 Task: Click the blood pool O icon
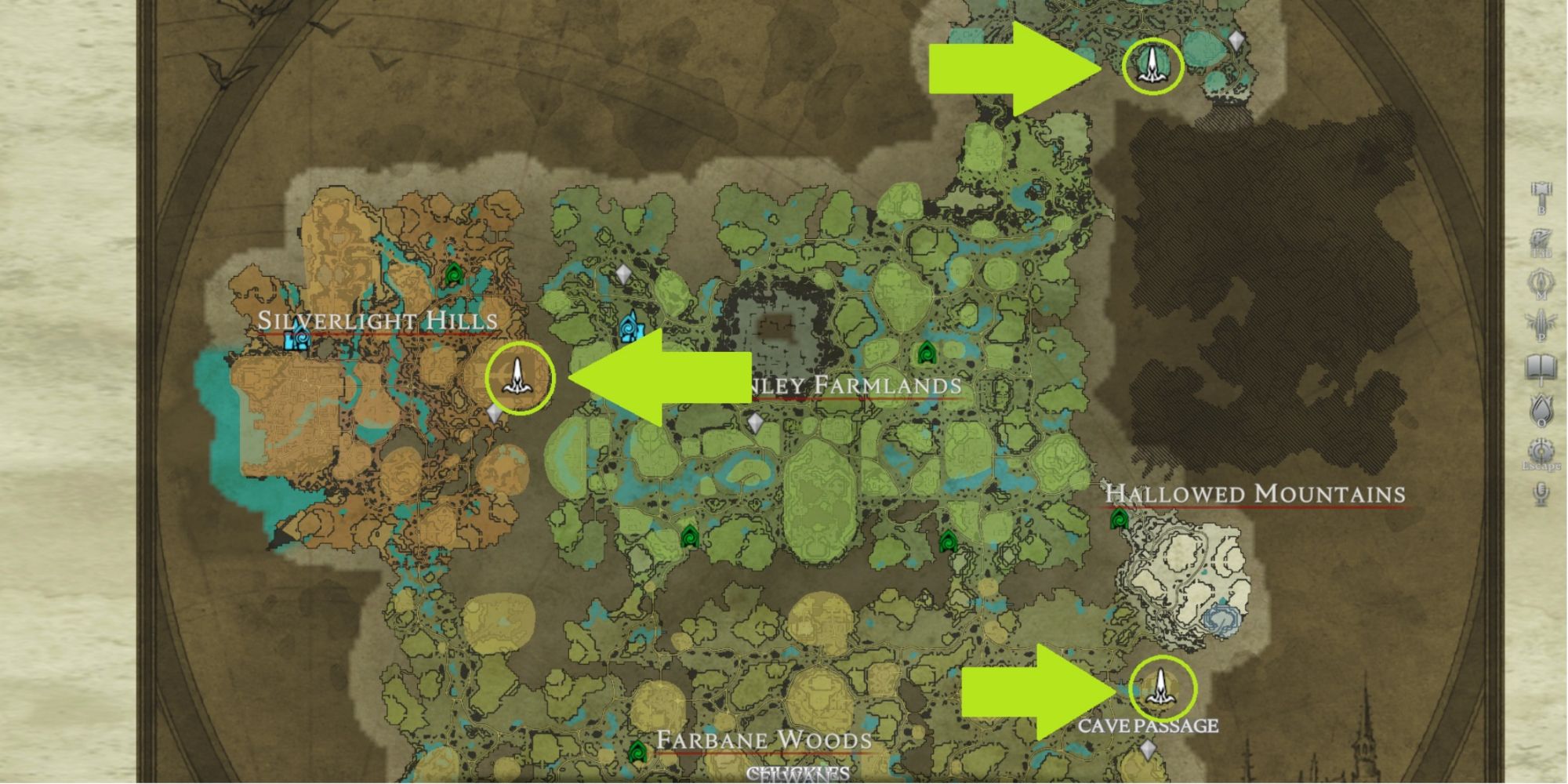(1541, 408)
